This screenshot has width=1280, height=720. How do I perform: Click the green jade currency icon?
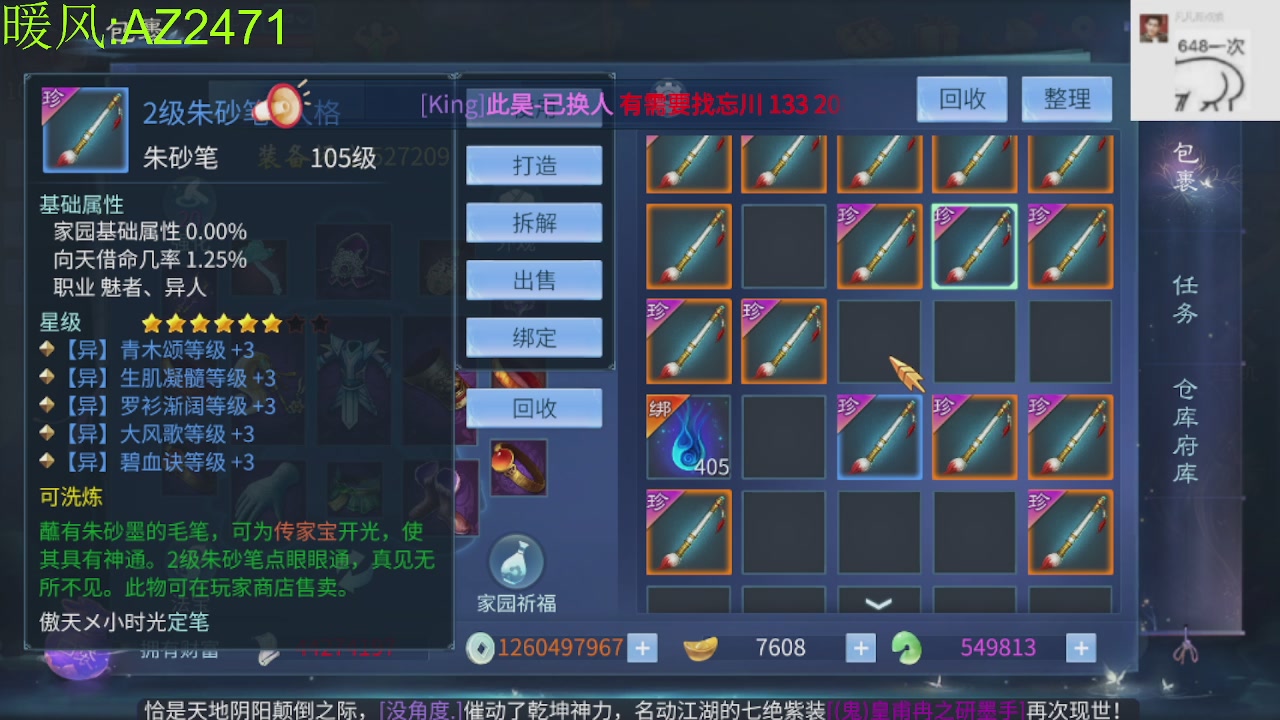[908, 647]
